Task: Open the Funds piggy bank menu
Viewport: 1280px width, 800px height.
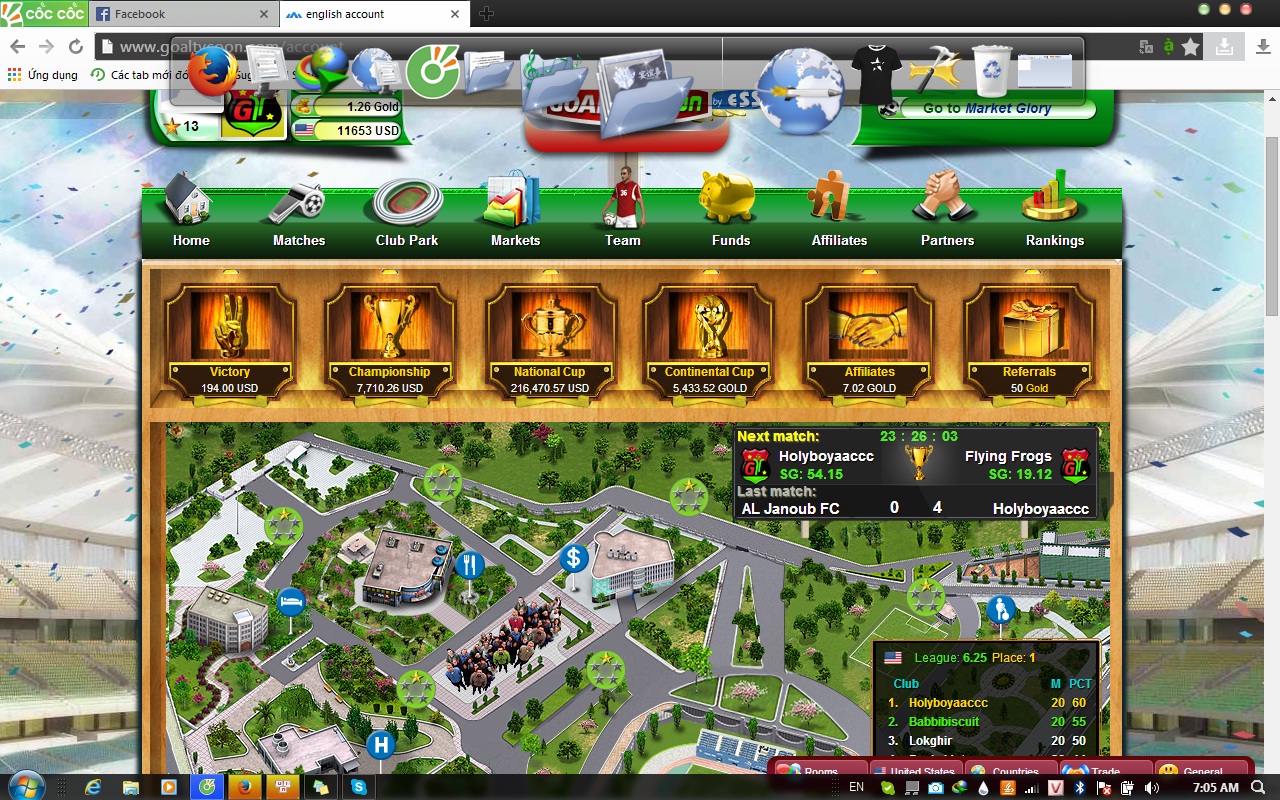Action: [x=731, y=215]
